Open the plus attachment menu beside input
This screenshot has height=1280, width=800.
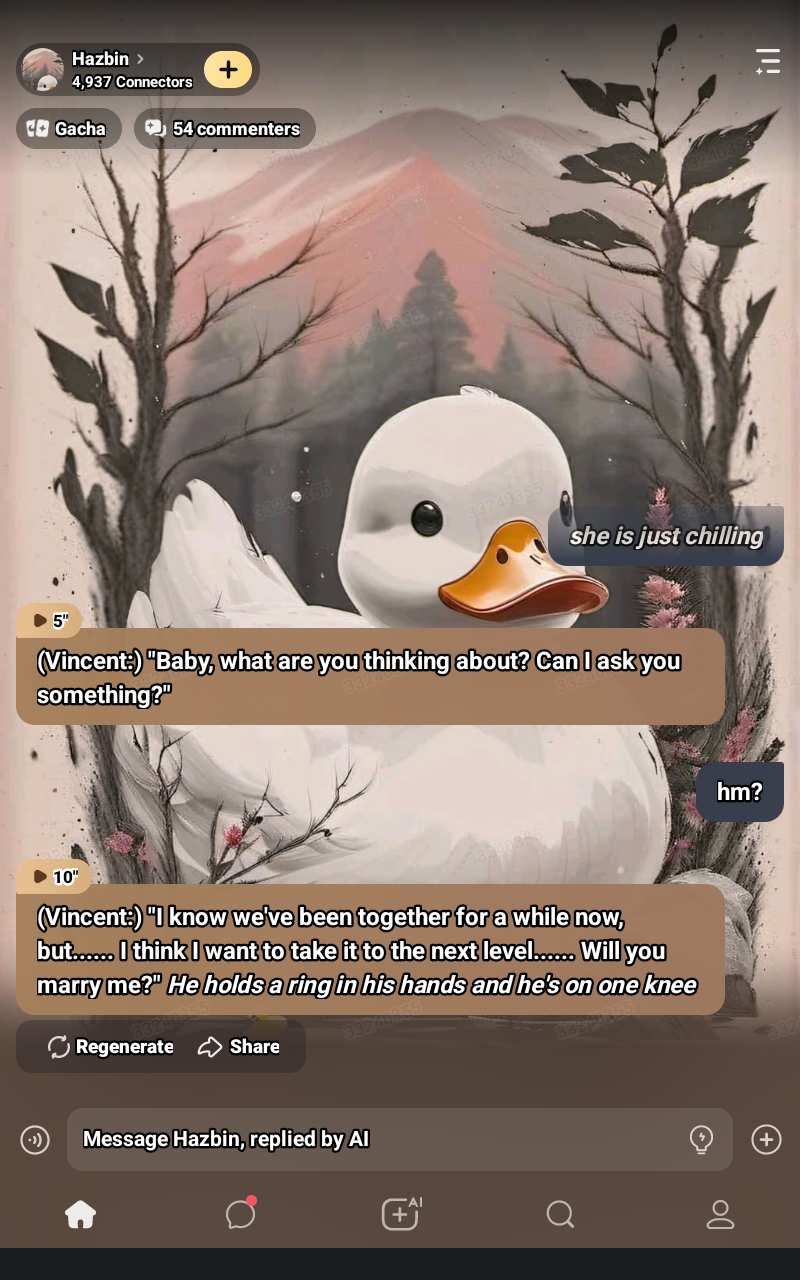point(766,1139)
